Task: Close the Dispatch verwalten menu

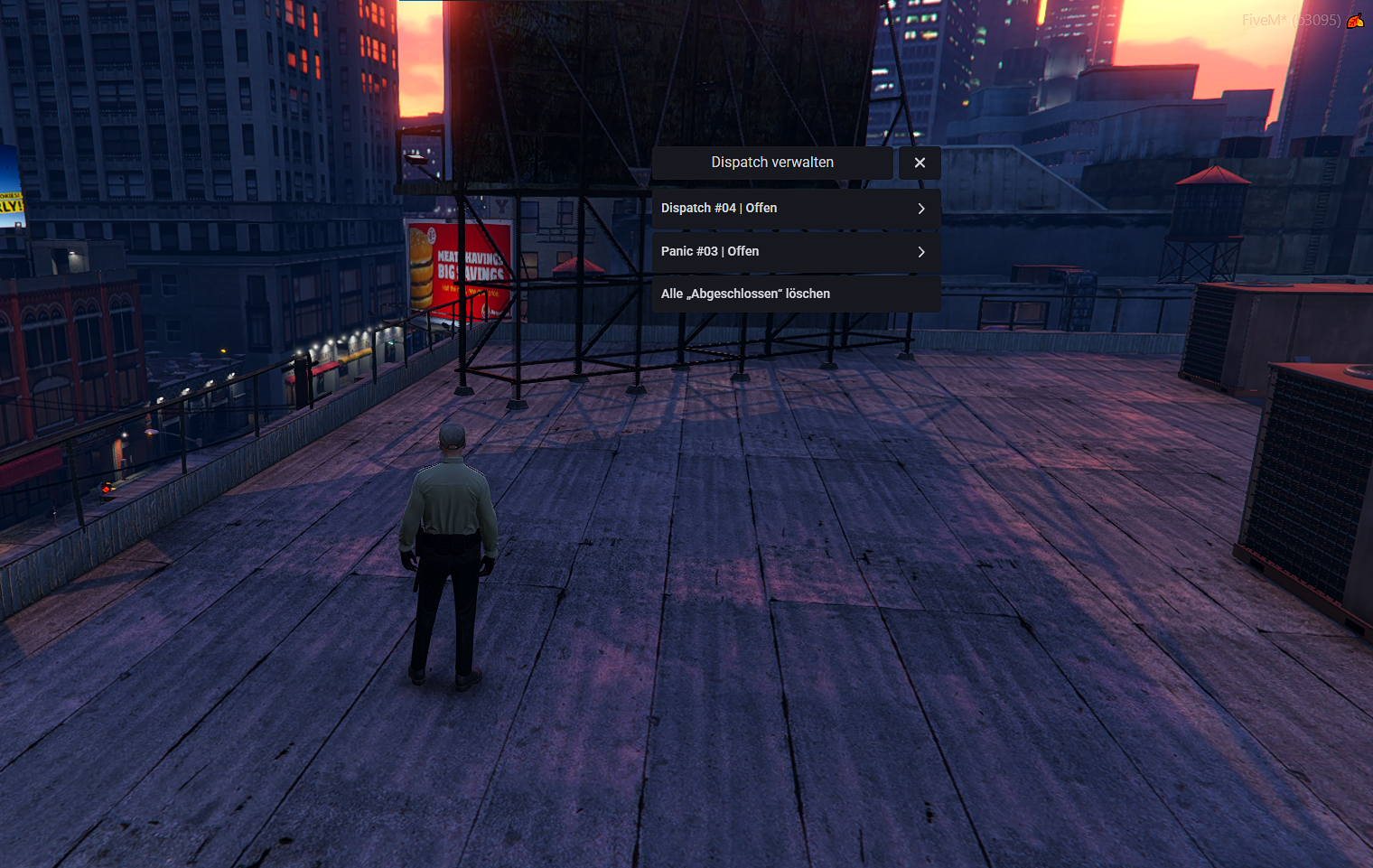Action: tap(920, 163)
